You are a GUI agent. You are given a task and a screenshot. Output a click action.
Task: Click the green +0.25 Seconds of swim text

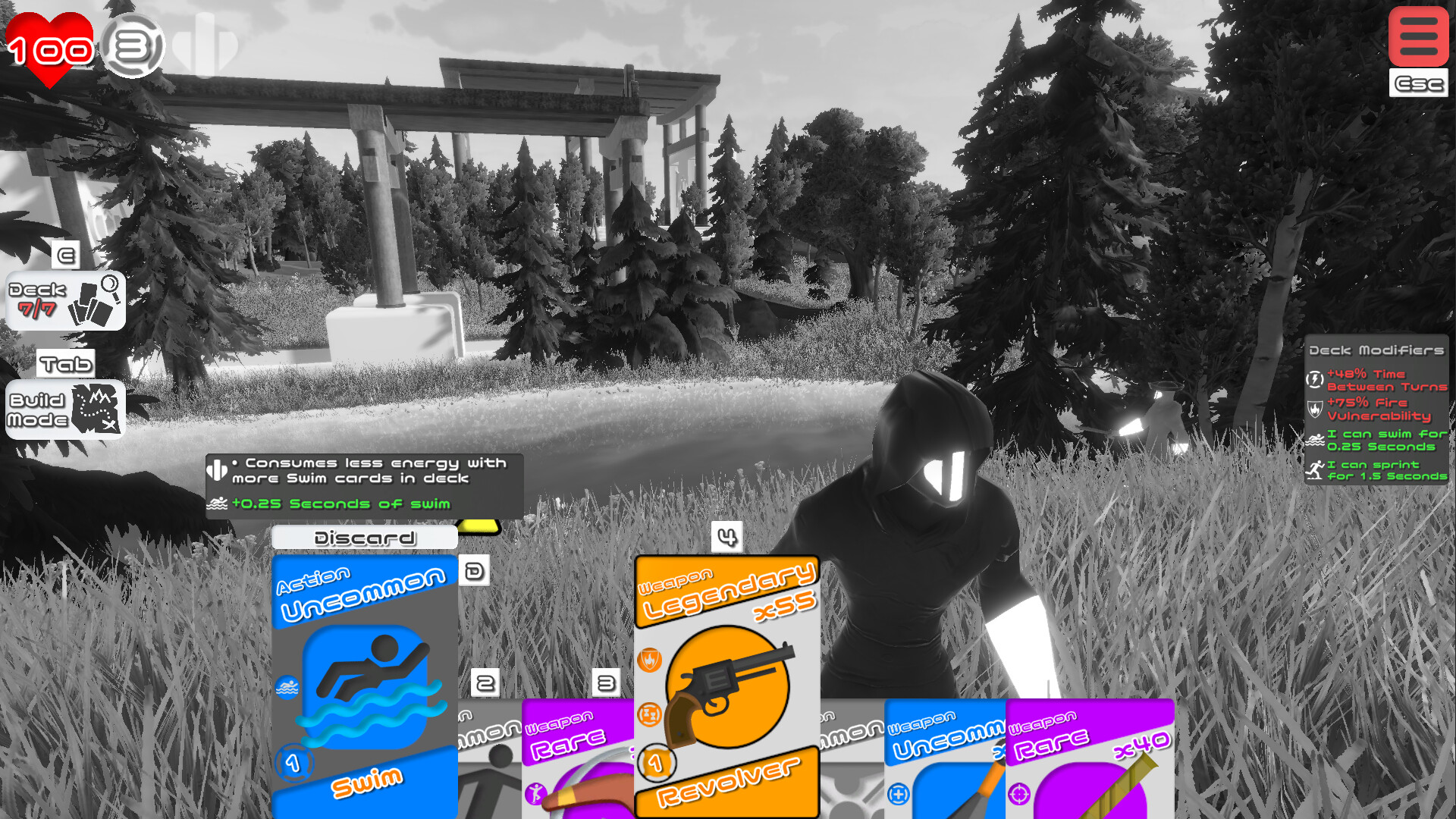(341, 504)
